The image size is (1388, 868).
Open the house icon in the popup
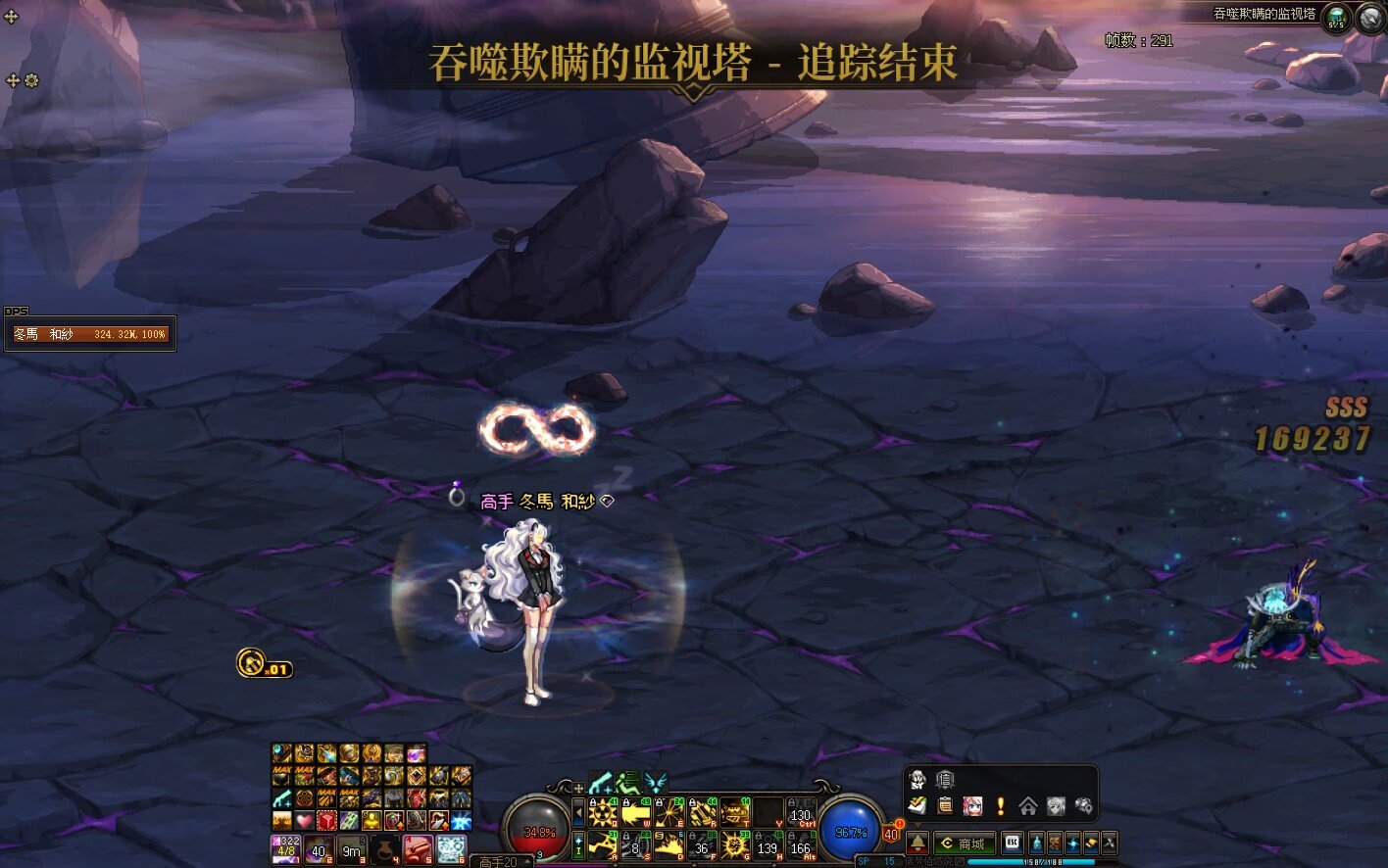click(1027, 806)
